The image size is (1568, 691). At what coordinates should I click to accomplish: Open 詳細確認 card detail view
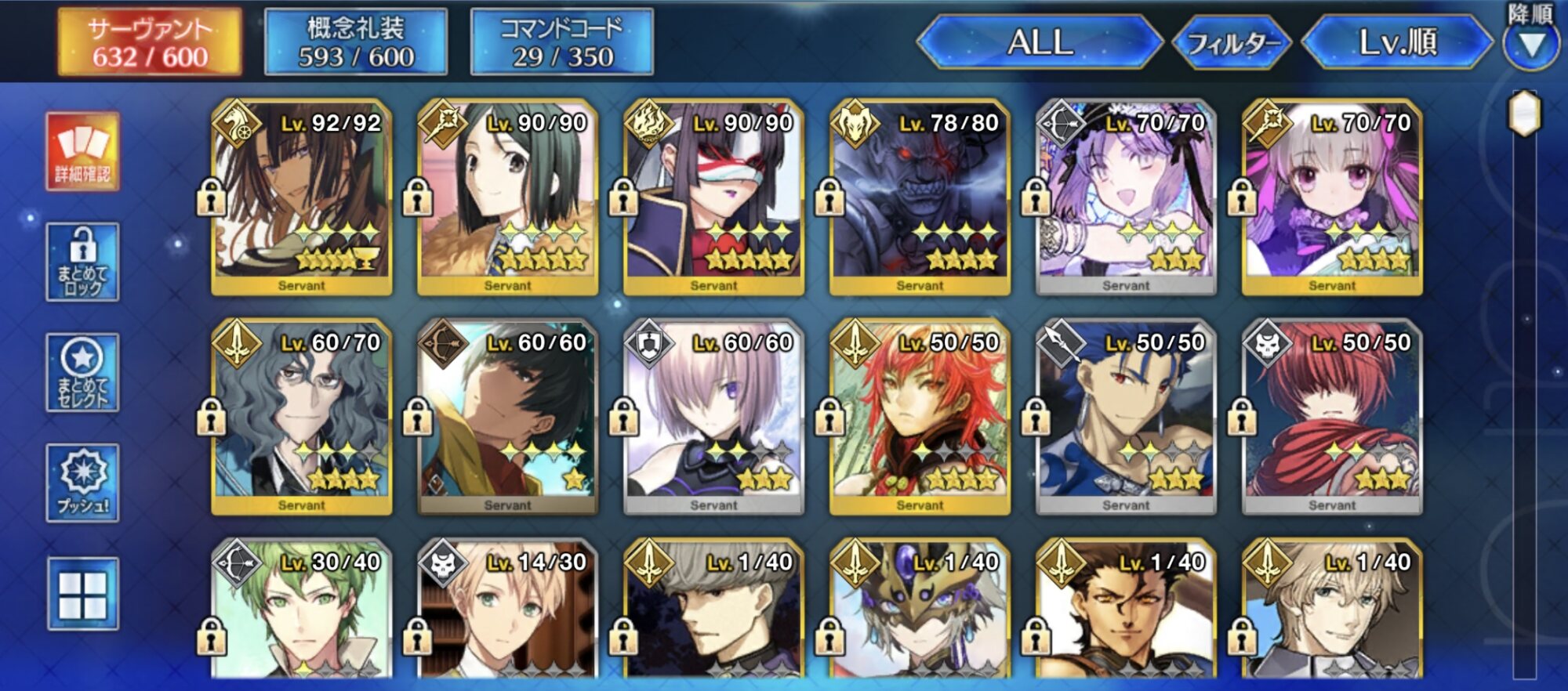82,152
